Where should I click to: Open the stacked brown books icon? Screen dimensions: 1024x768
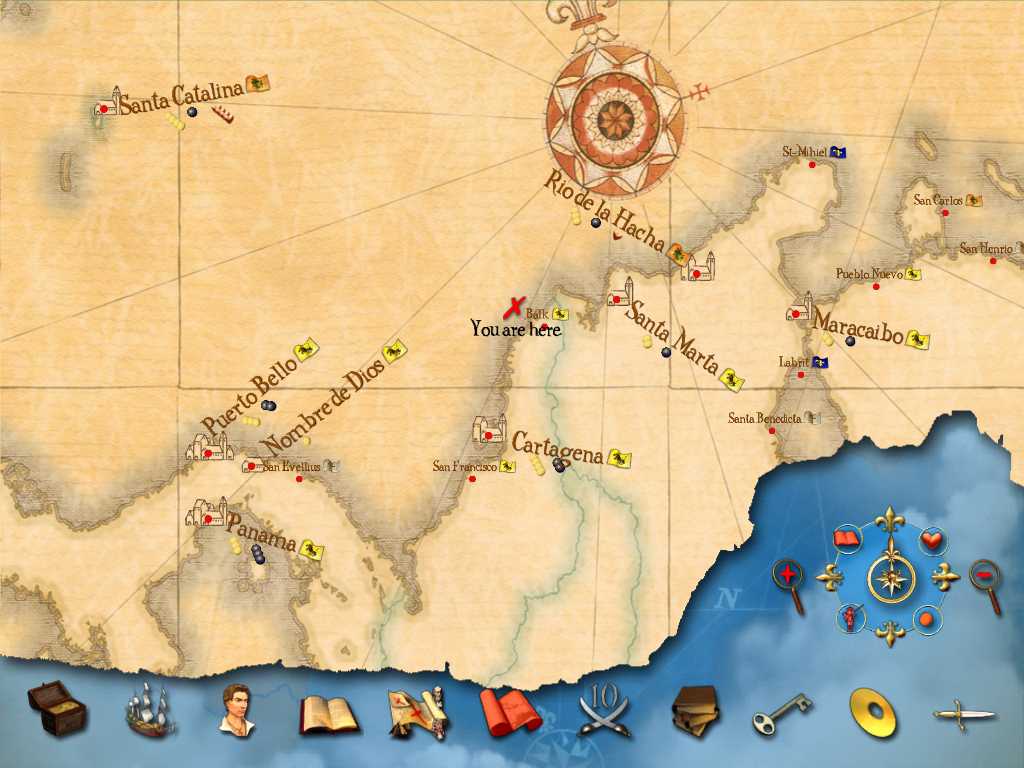coord(695,711)
